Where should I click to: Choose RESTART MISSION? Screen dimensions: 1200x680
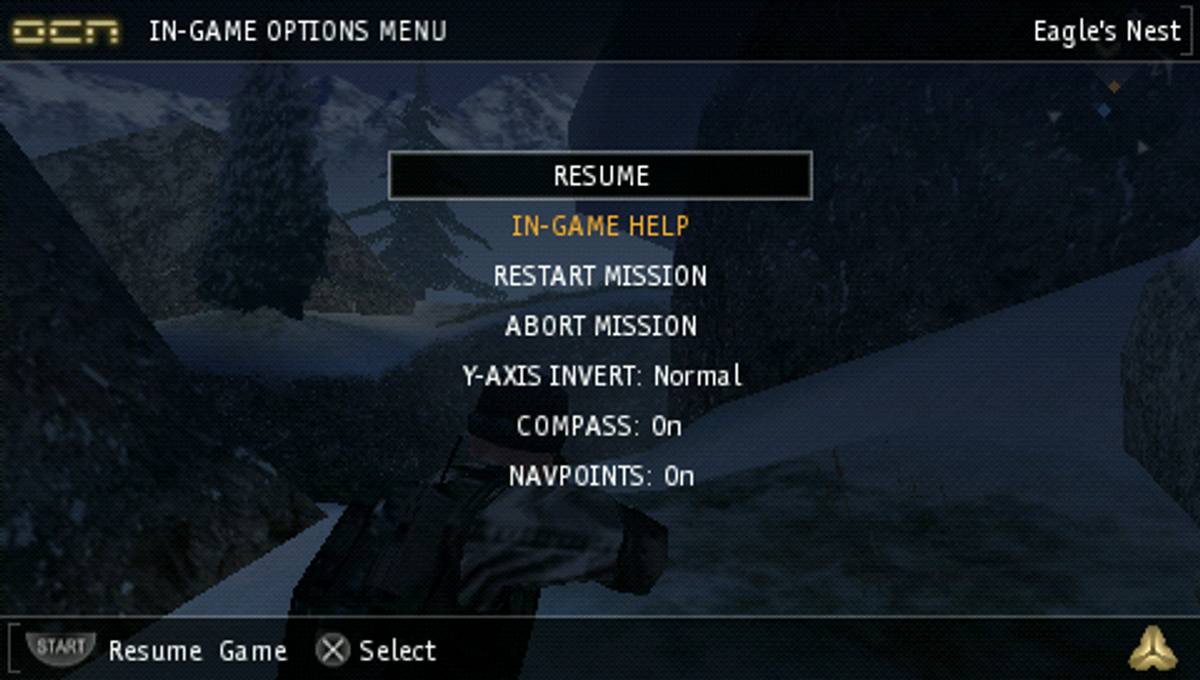tap(600, 276)
